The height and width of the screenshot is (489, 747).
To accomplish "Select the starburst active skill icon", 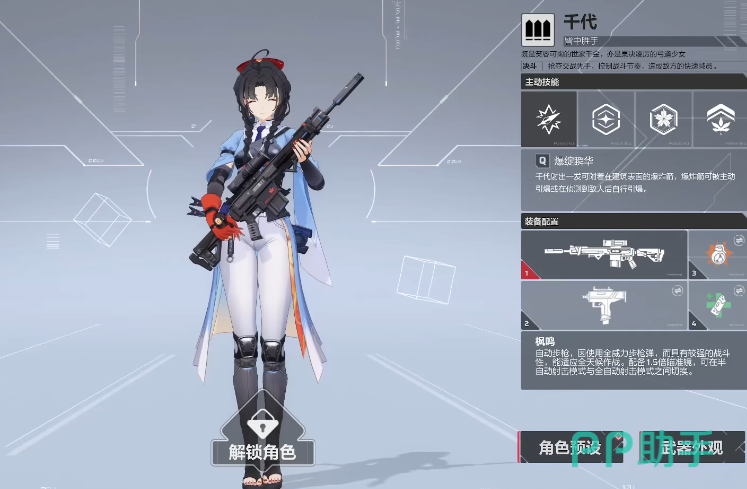I will pyautogui.click(x=549, y=120).
